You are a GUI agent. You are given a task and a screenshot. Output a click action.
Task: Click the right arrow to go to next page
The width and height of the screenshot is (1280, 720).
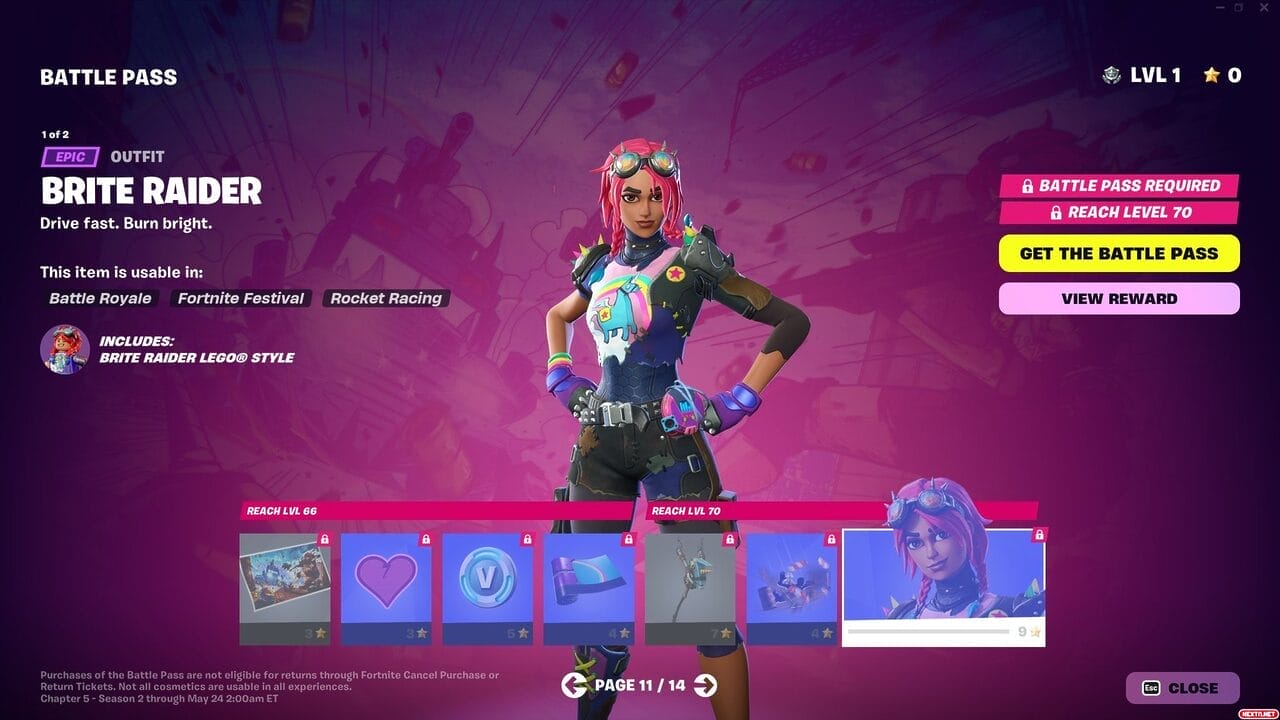coord(706,687)
